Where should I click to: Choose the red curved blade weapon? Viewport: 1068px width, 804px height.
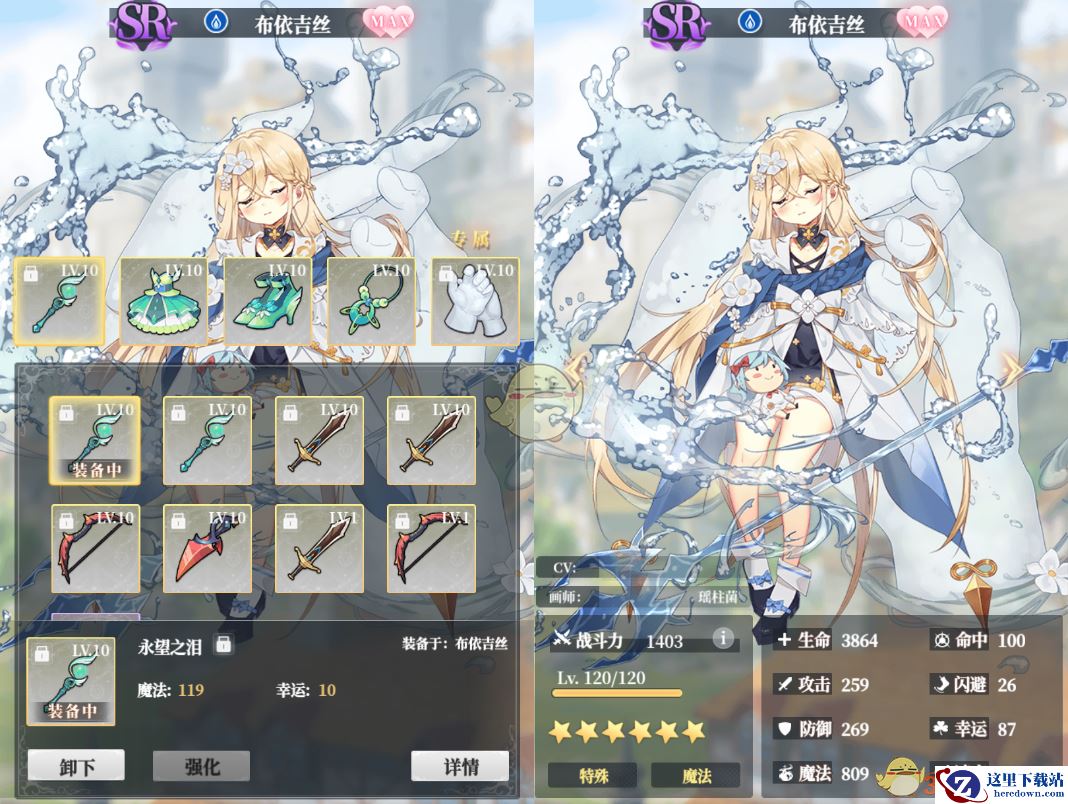(207, 548)
